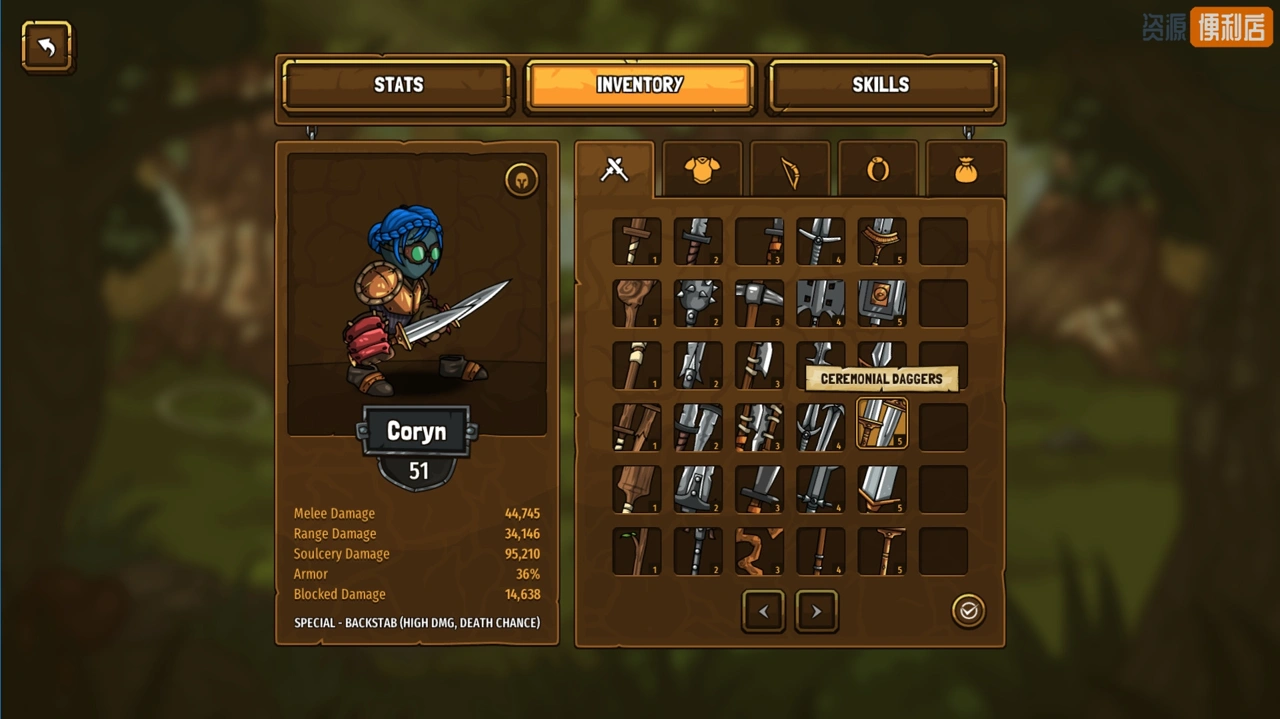Select the sprouting twig staff slot

pyautogui.click(x=637, y=551)
